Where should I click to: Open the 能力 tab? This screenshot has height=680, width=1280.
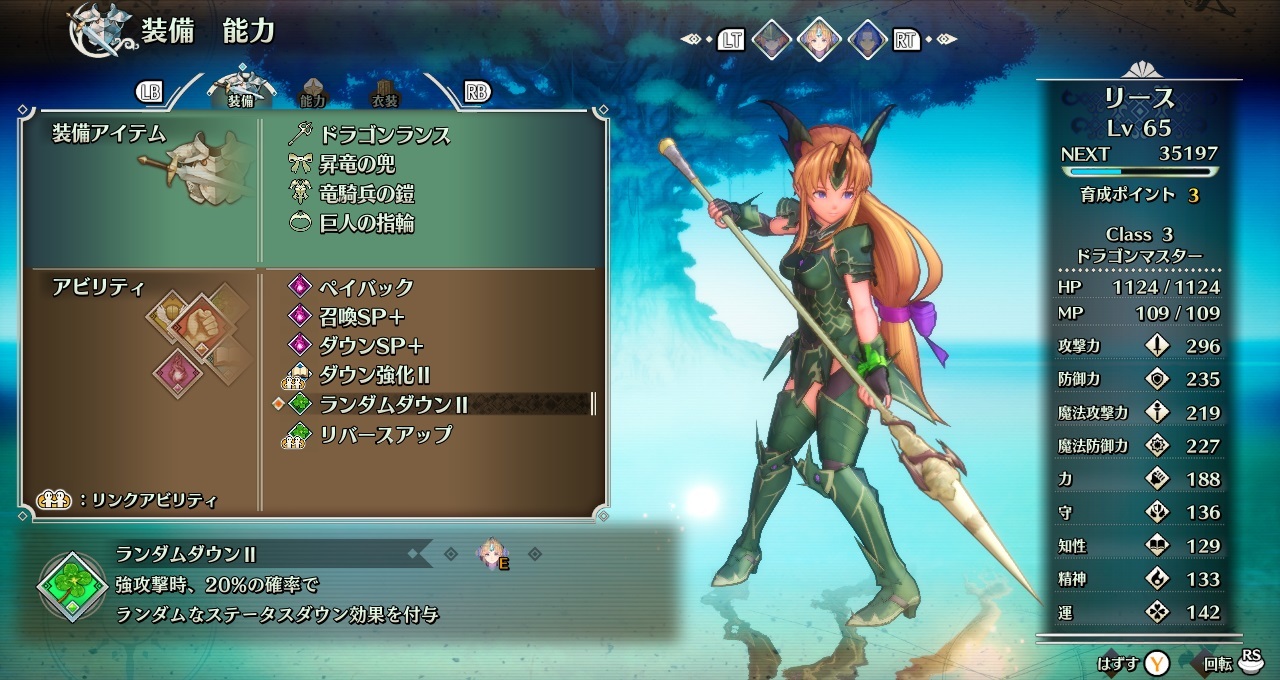click(313, 93)
